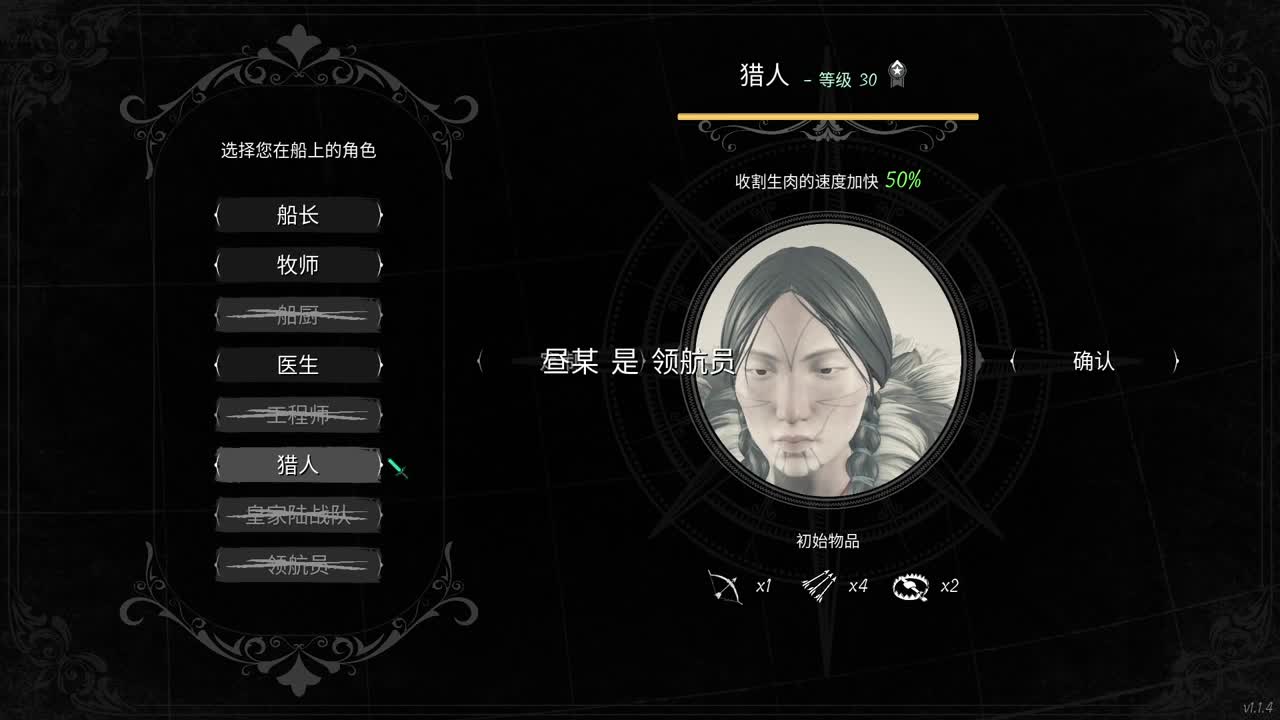Click the rank insignia badge next to 等级 30
1280x720 pixels.
pyautogui.click(x=896, y=72)
